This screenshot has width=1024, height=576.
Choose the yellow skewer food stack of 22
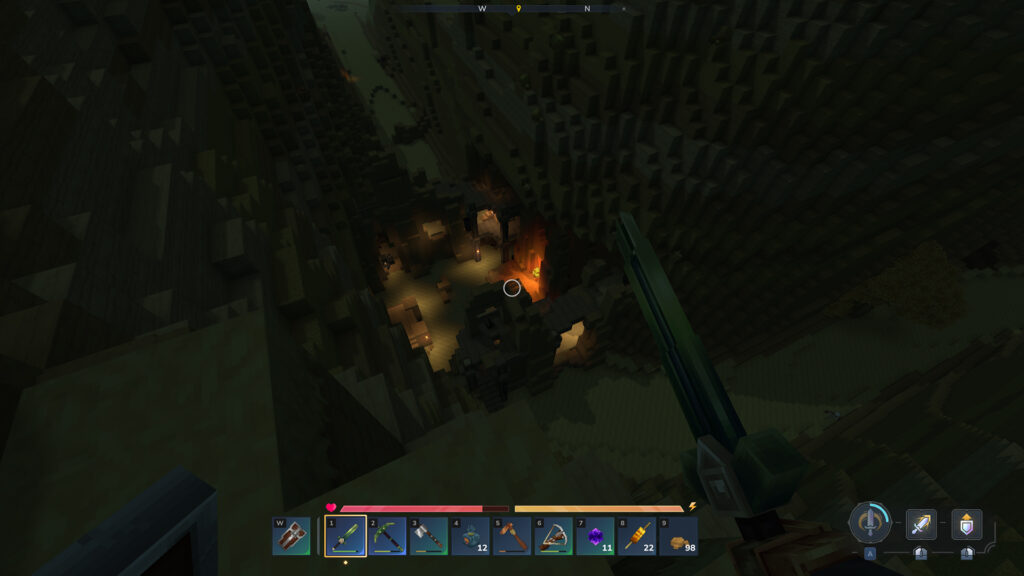(x=637, y=537)
